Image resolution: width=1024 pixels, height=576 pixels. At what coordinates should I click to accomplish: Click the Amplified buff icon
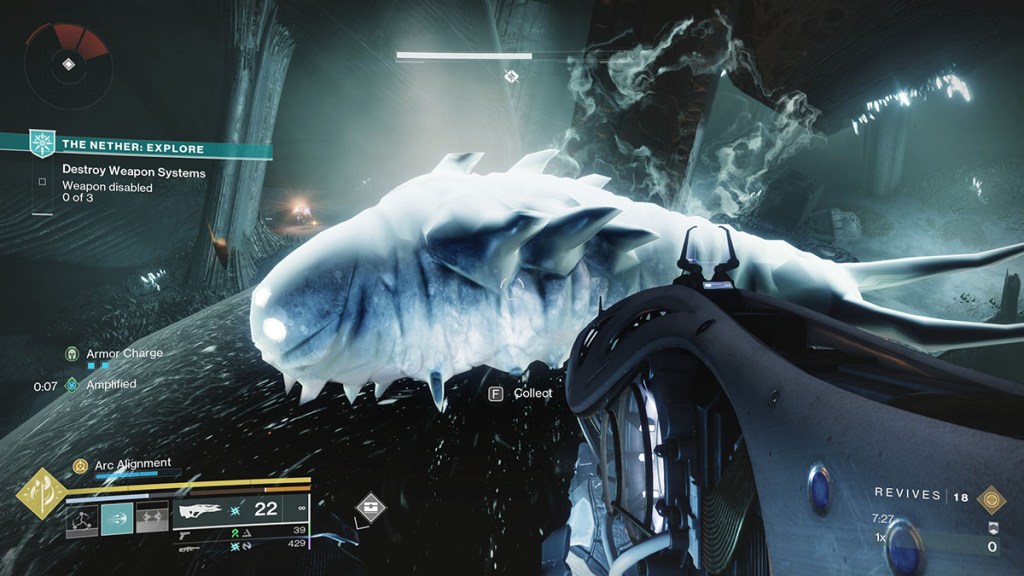72,384
